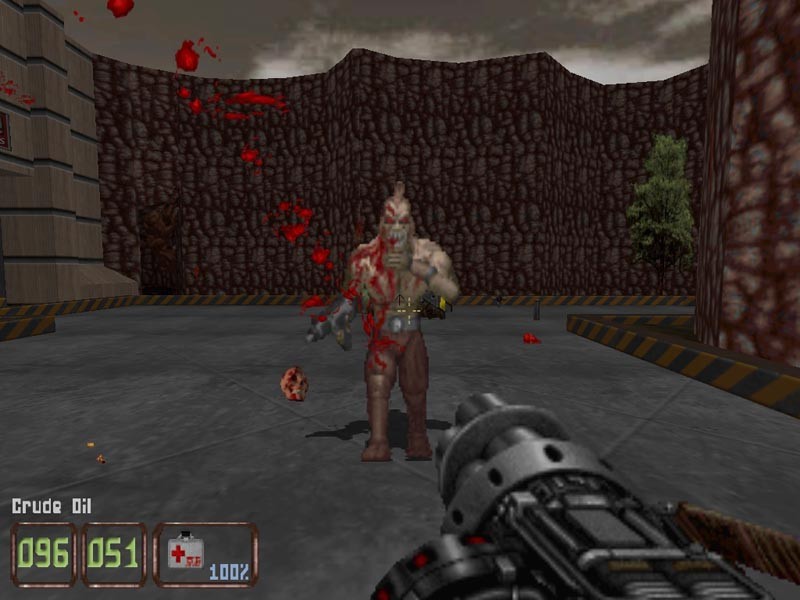The image size is (800, 600).
Task: Select the medkit inventory item slot
Action: point(205,554)
